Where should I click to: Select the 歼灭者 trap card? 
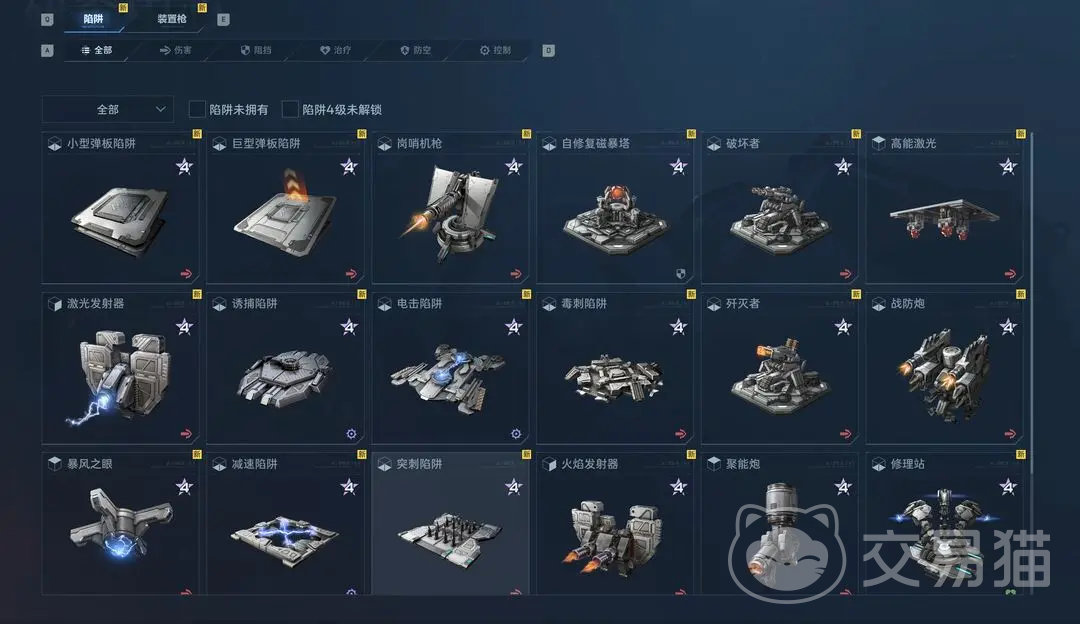coord(779,368)
